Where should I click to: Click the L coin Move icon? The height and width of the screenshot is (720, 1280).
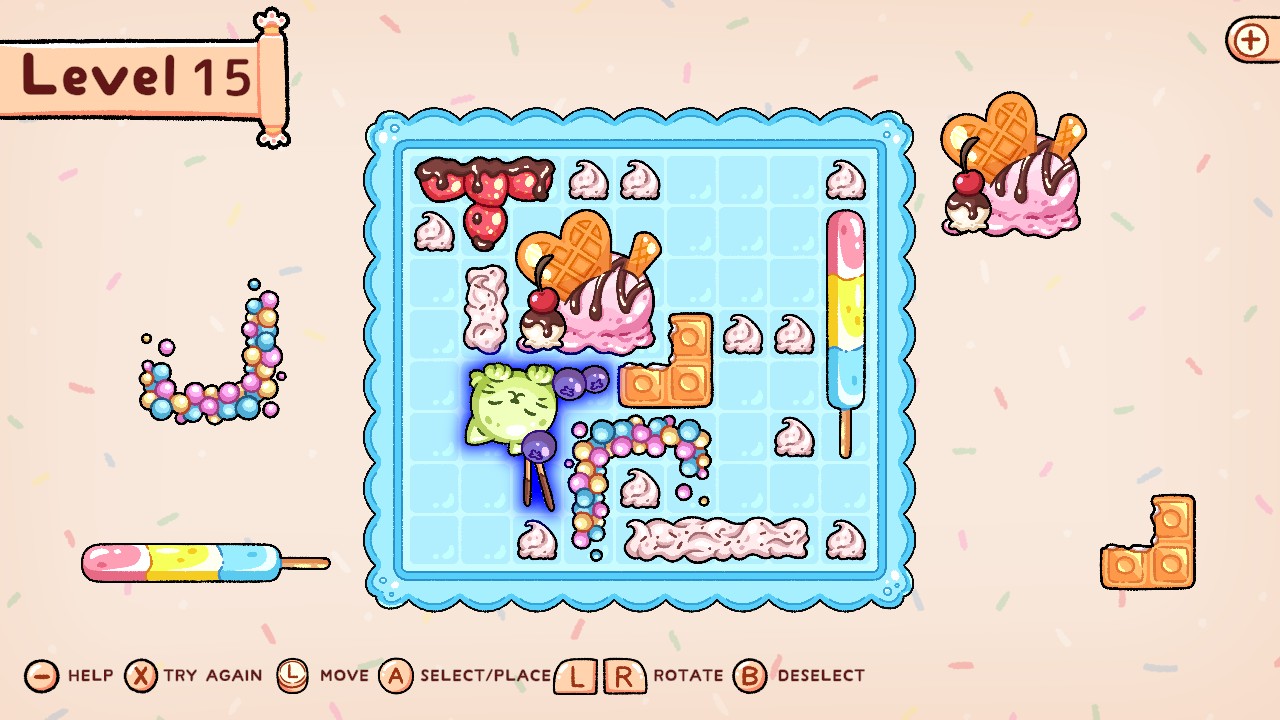[x=291, y=676]
